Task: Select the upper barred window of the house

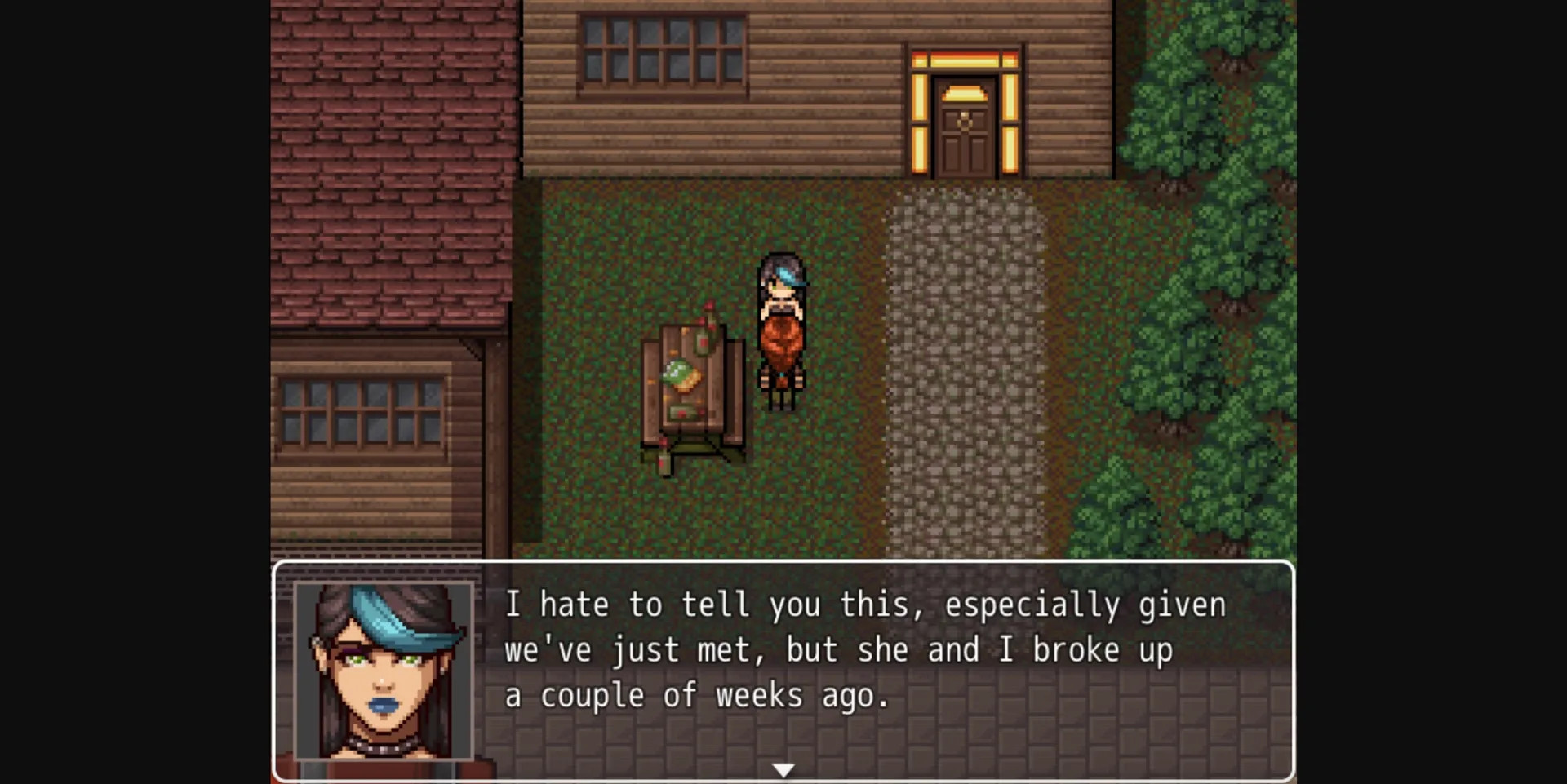Action: [x=663, y=51]
